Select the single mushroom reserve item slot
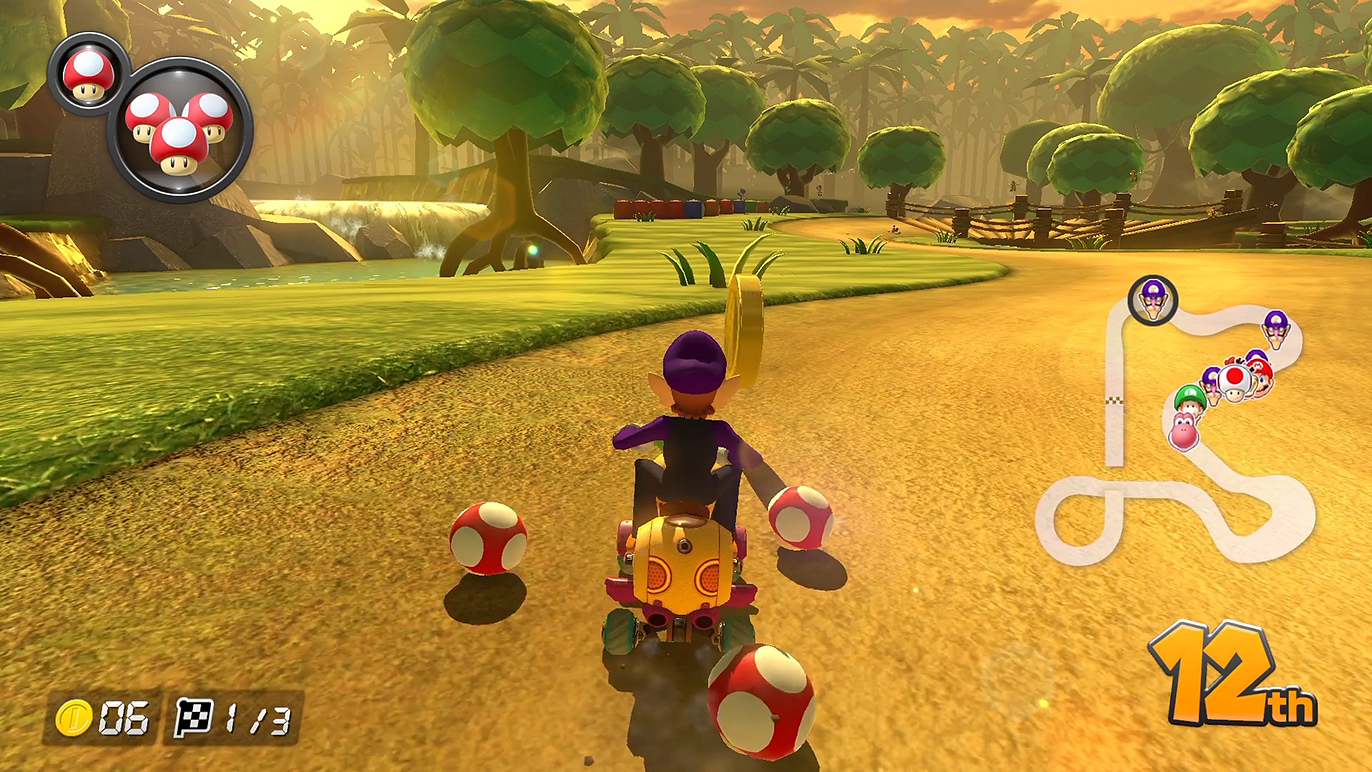The width and height of the screenshot is (1372, 772). coord(88,74)
